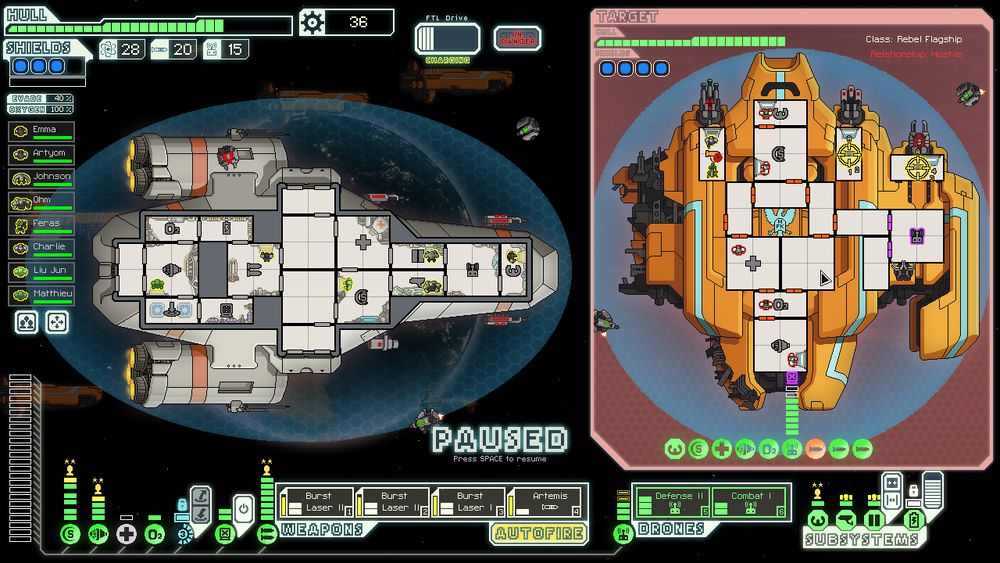Activate the cloaking power button

coord(243,506)
